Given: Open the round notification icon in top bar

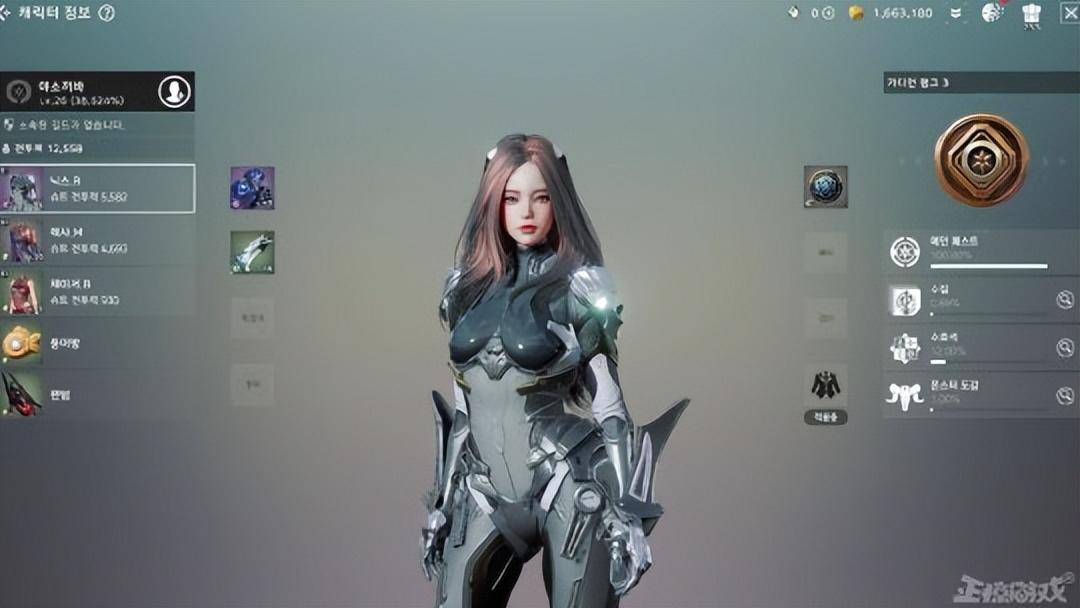Looking at the screenshot, I should coord(992,13).
